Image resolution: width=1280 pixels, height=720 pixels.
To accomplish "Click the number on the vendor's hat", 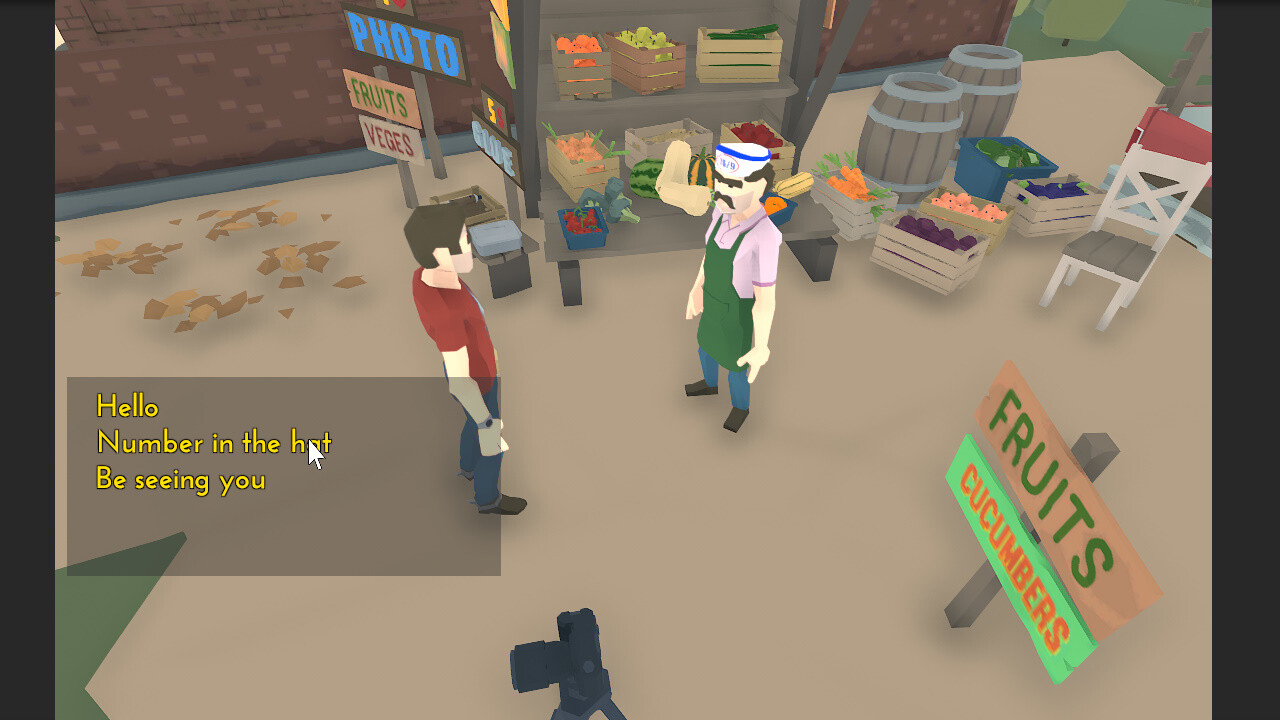I will coord(727,162).
